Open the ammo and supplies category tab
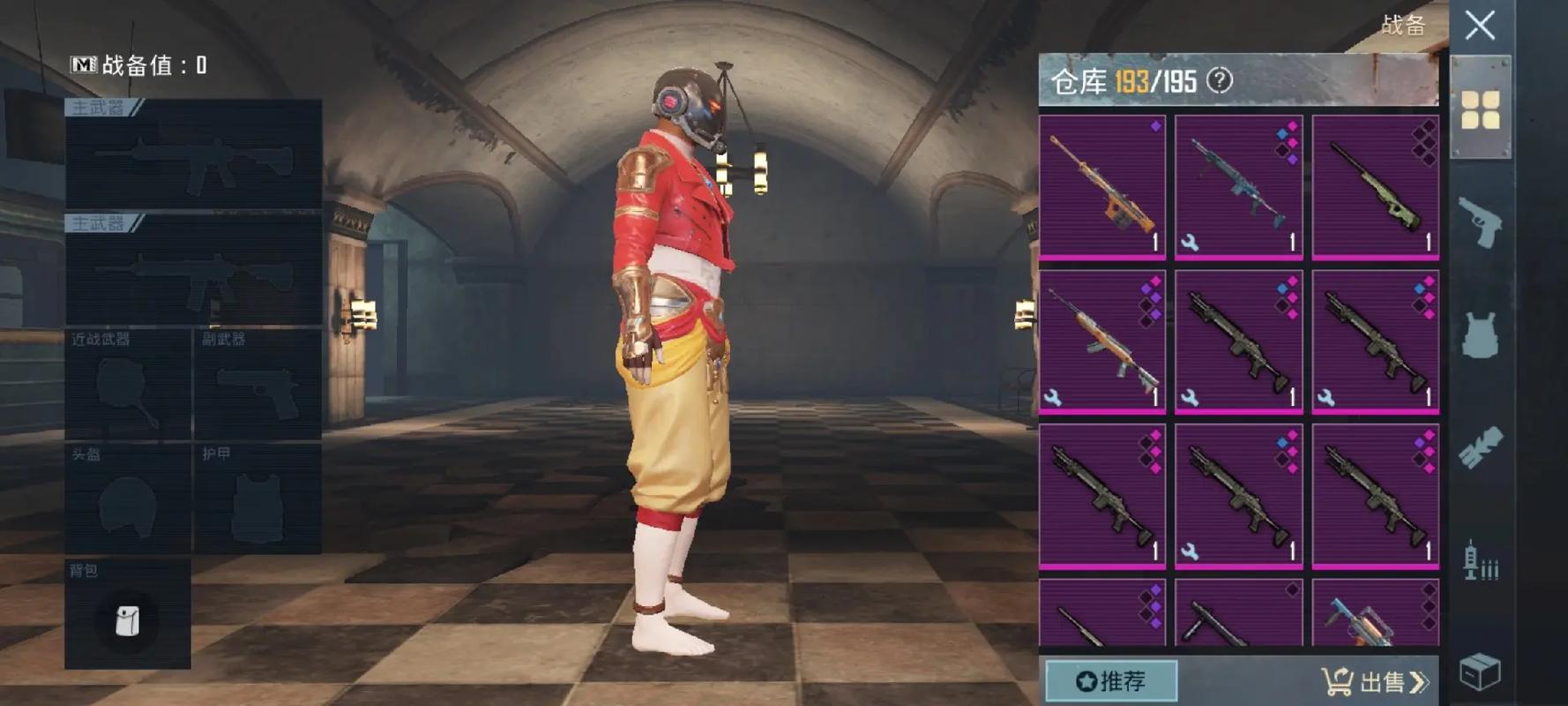 coord(1480,559)
